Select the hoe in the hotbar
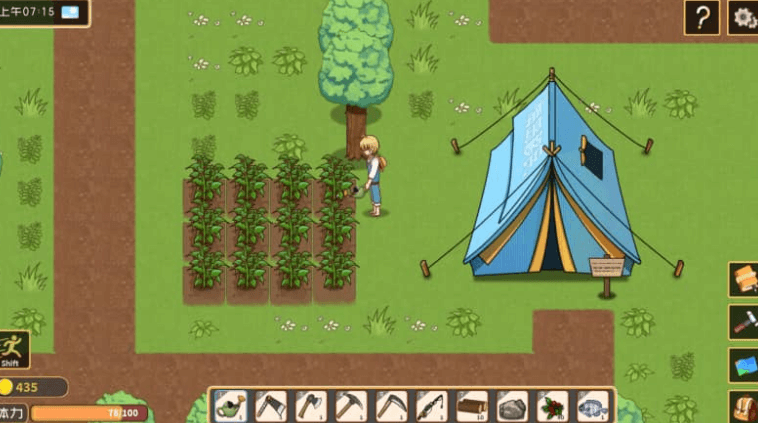 pos(271,406)
